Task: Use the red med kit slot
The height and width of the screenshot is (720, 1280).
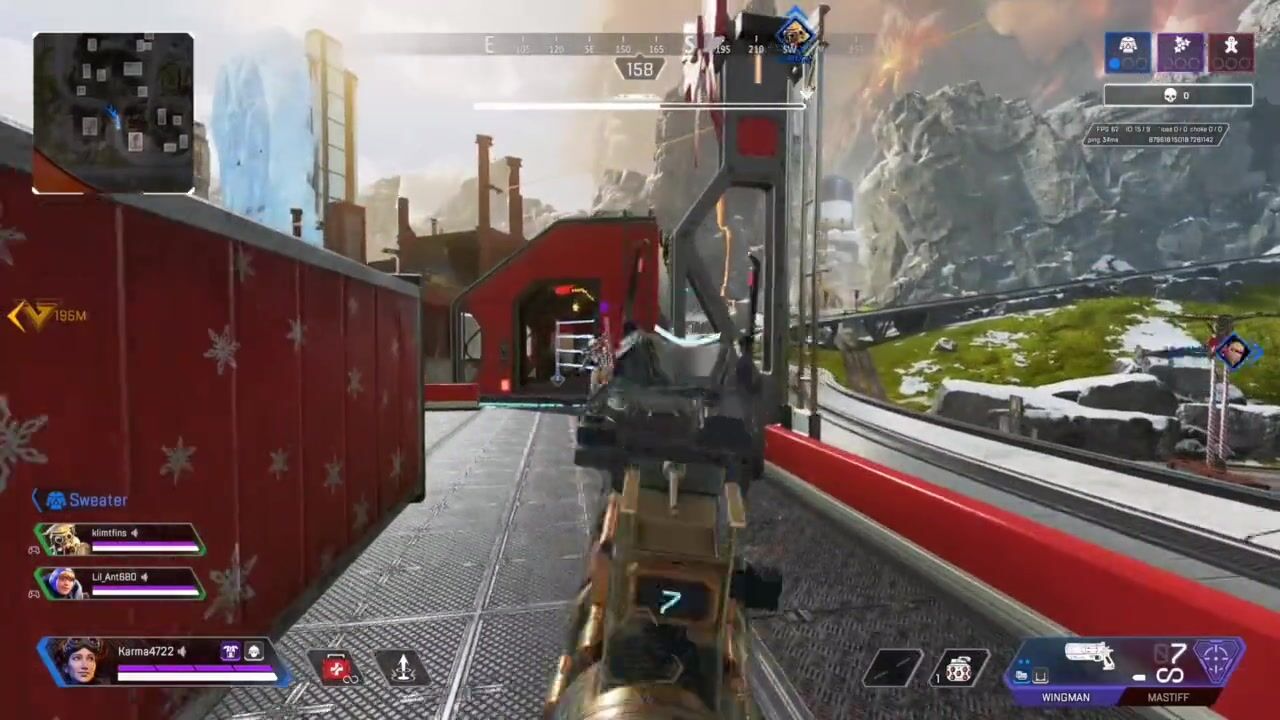Action: click(337, 668)
